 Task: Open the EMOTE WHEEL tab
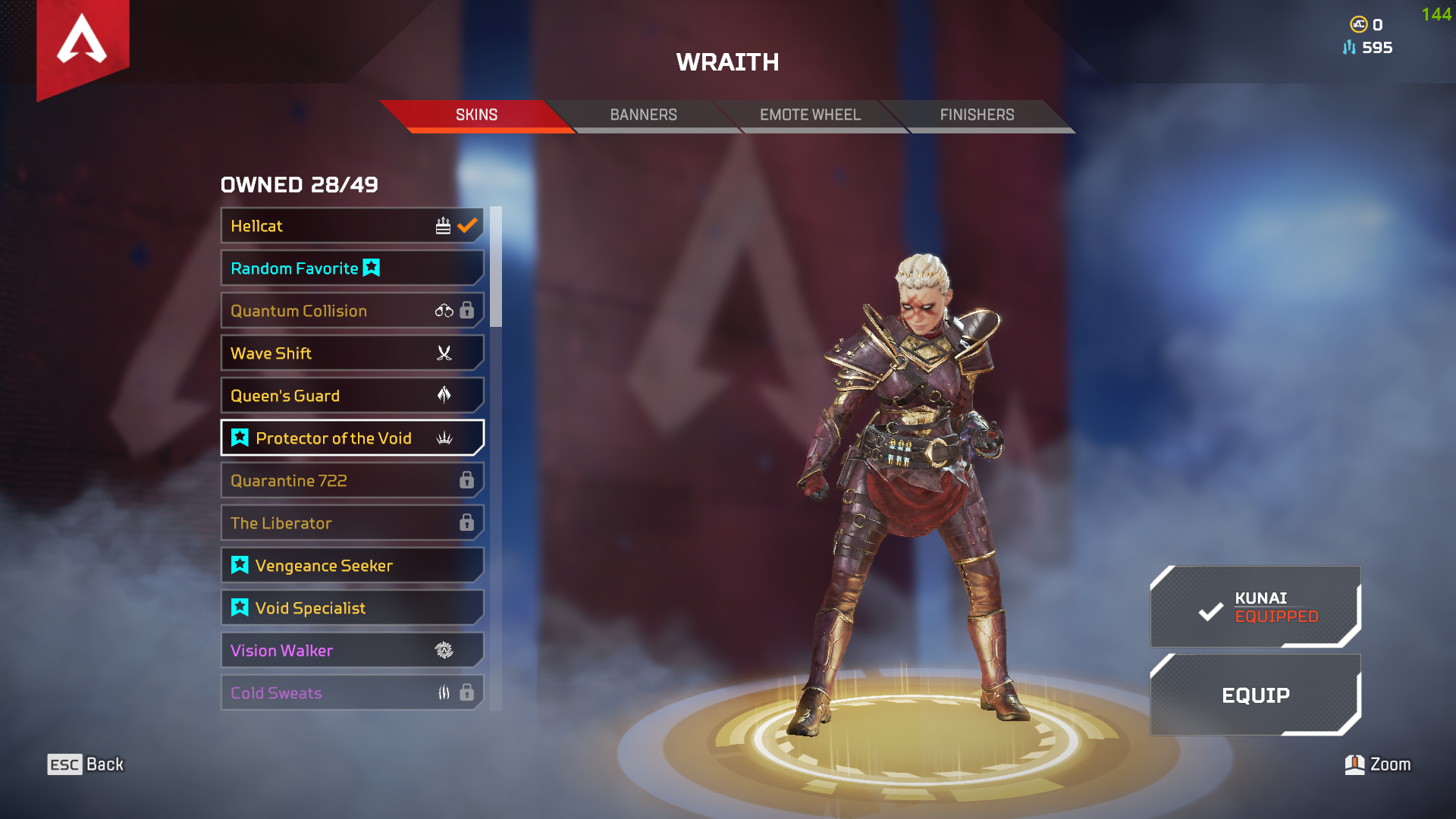coord(810,115)
